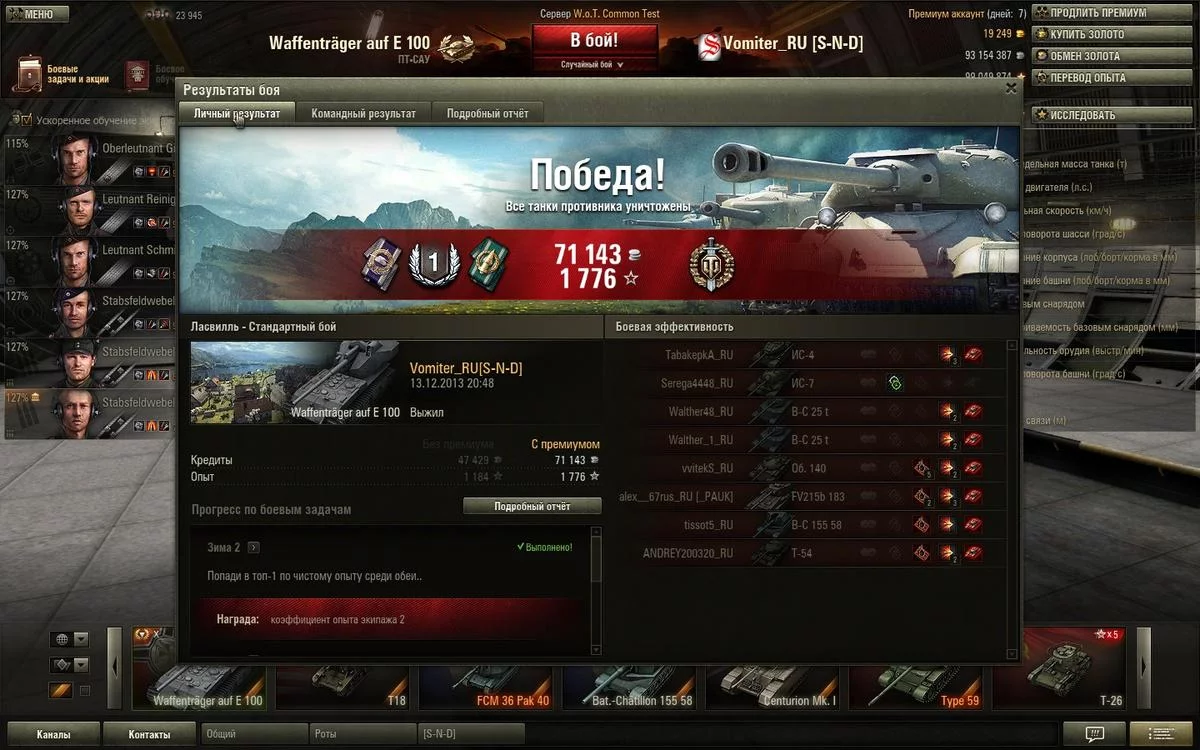1200x750 pixels.
Task: Start battle with В бой! button
Action: tap(594, 41)
